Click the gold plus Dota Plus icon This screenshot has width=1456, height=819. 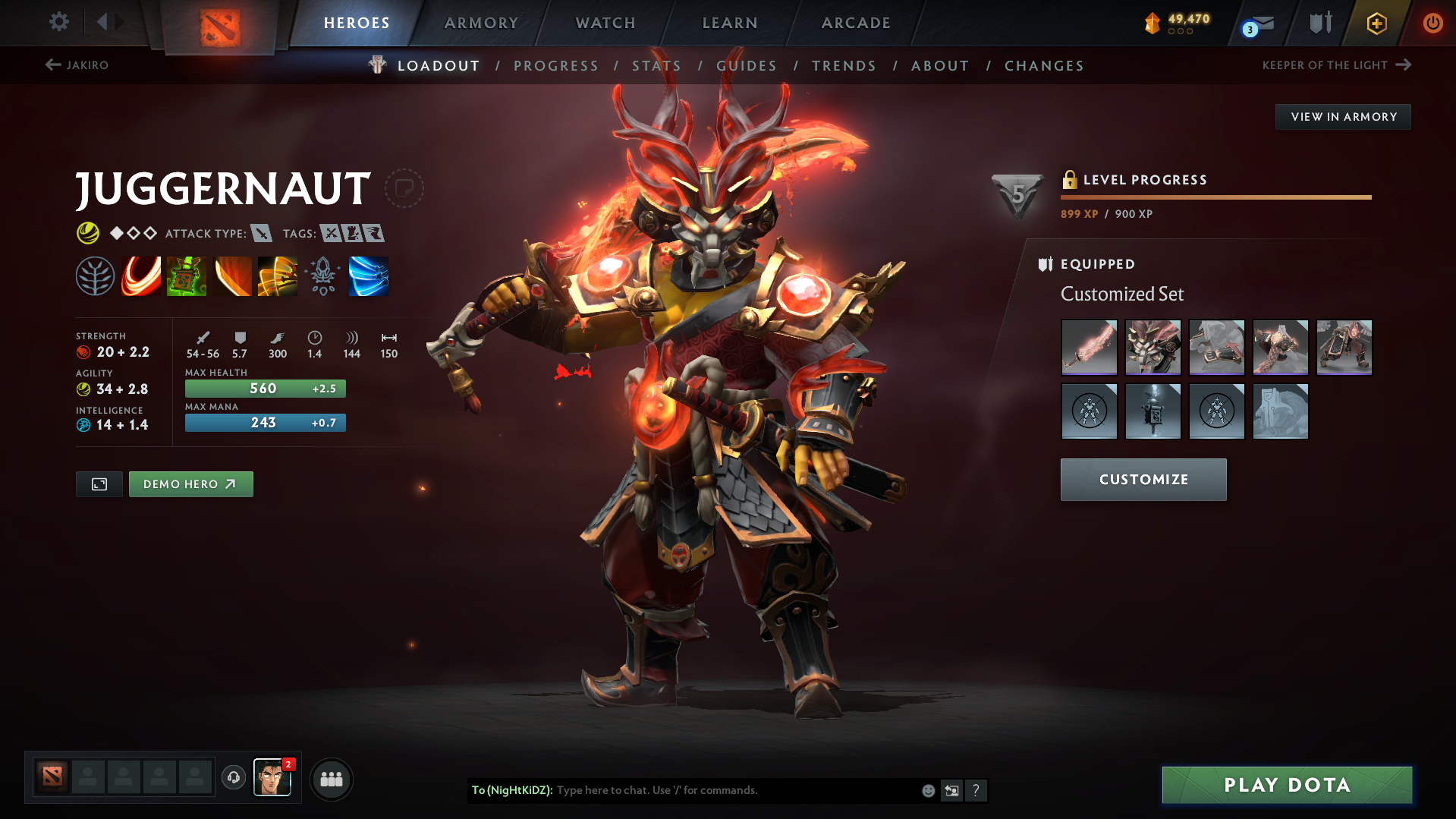point(1376,23)
